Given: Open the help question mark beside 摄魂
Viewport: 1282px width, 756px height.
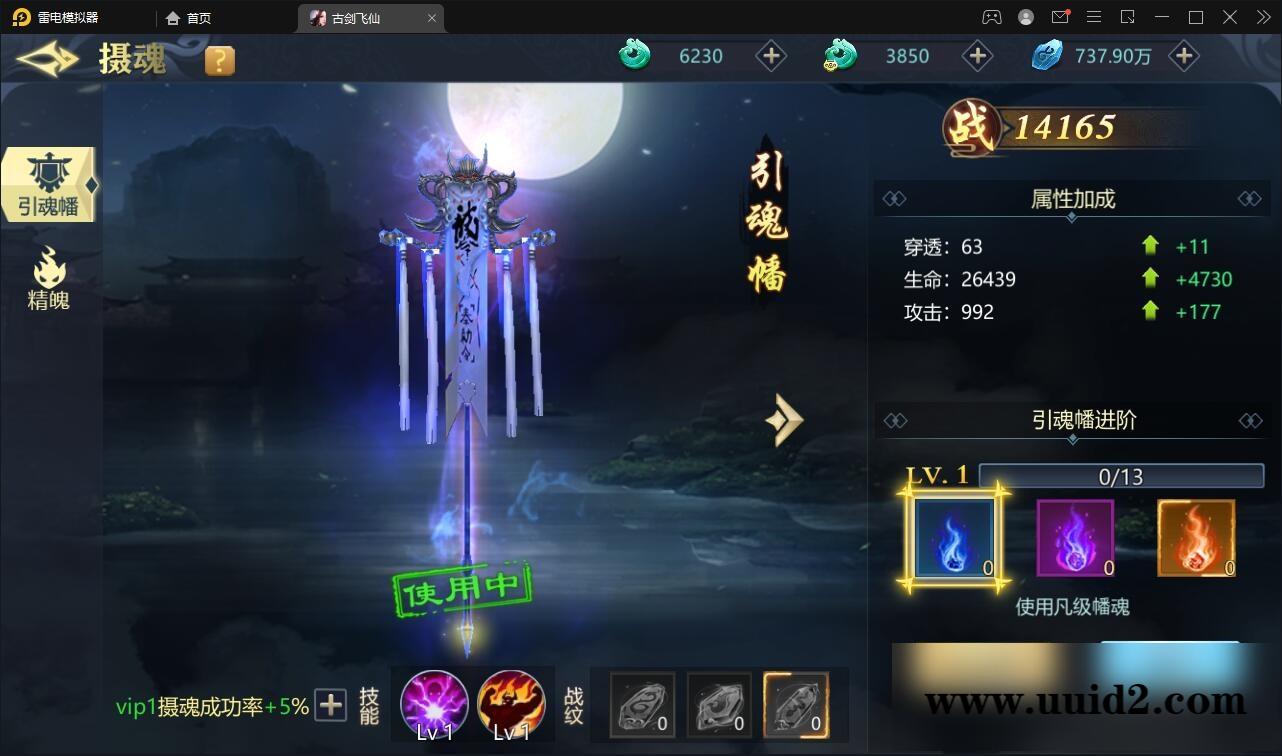Looking at the screenshot, I should click(x=218, y=59).
